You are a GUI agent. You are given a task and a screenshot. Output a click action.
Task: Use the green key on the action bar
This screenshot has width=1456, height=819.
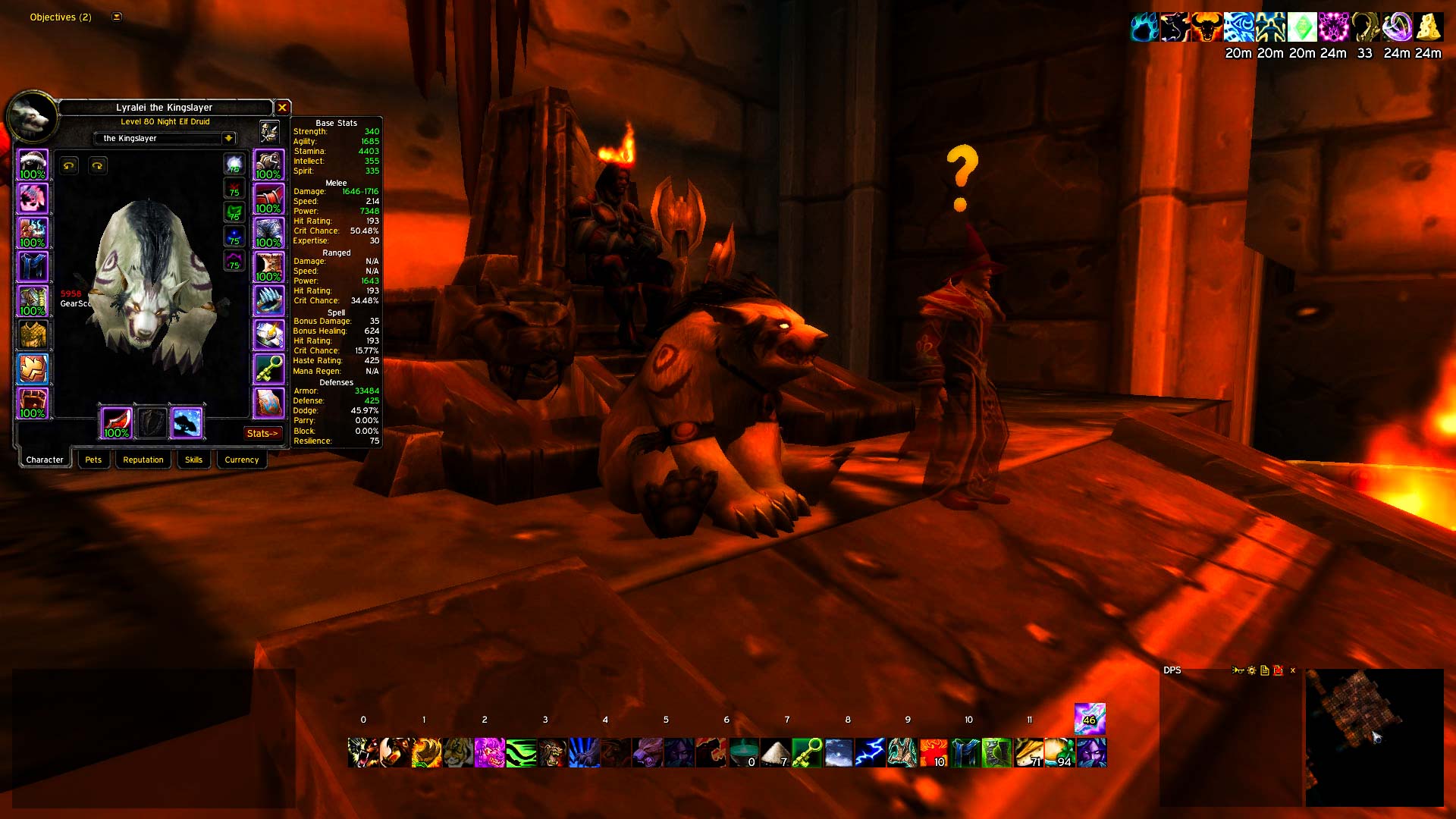click(807, 752)
